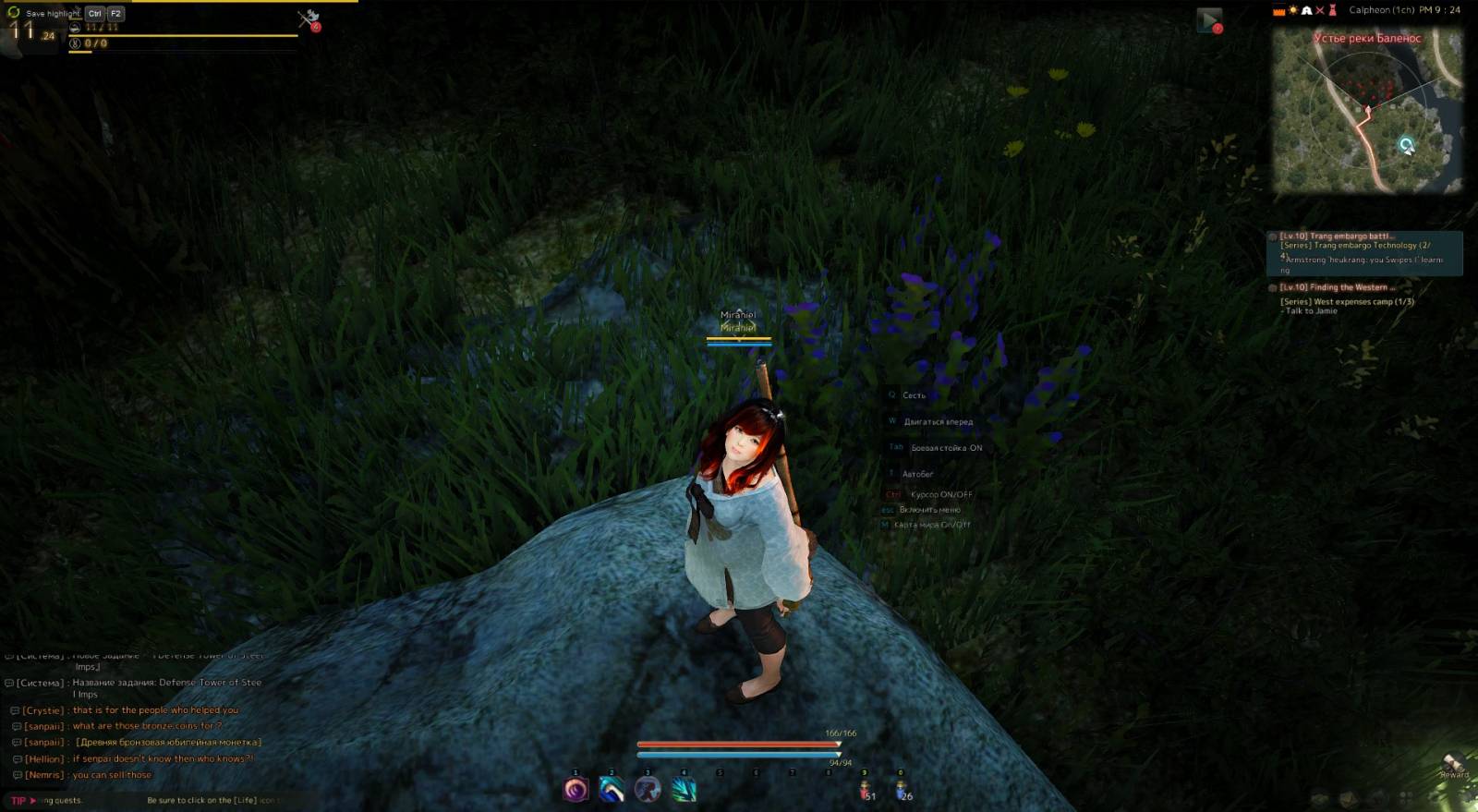
Task: Trigger the round silhouette skill in slot 3
Action: click(x=648, y=790)
